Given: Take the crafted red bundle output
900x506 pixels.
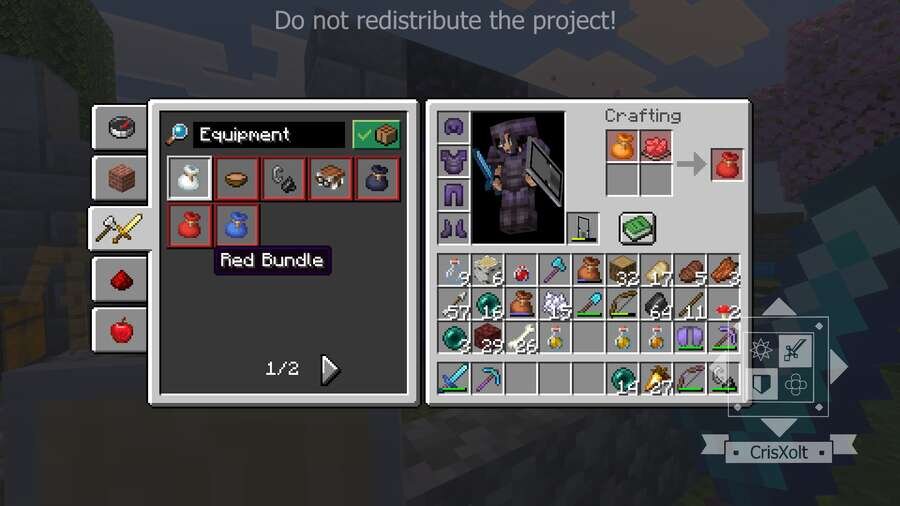Looking at the screenshot, I should (x=728, y=163).
